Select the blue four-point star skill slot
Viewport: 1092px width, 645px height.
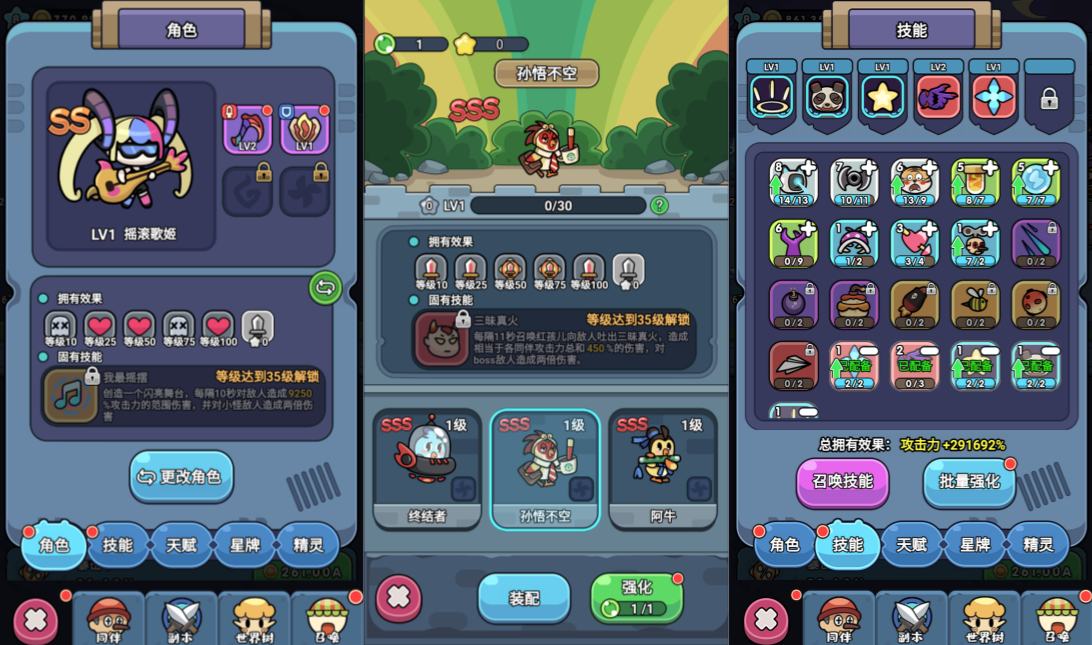tap(994, 97)
